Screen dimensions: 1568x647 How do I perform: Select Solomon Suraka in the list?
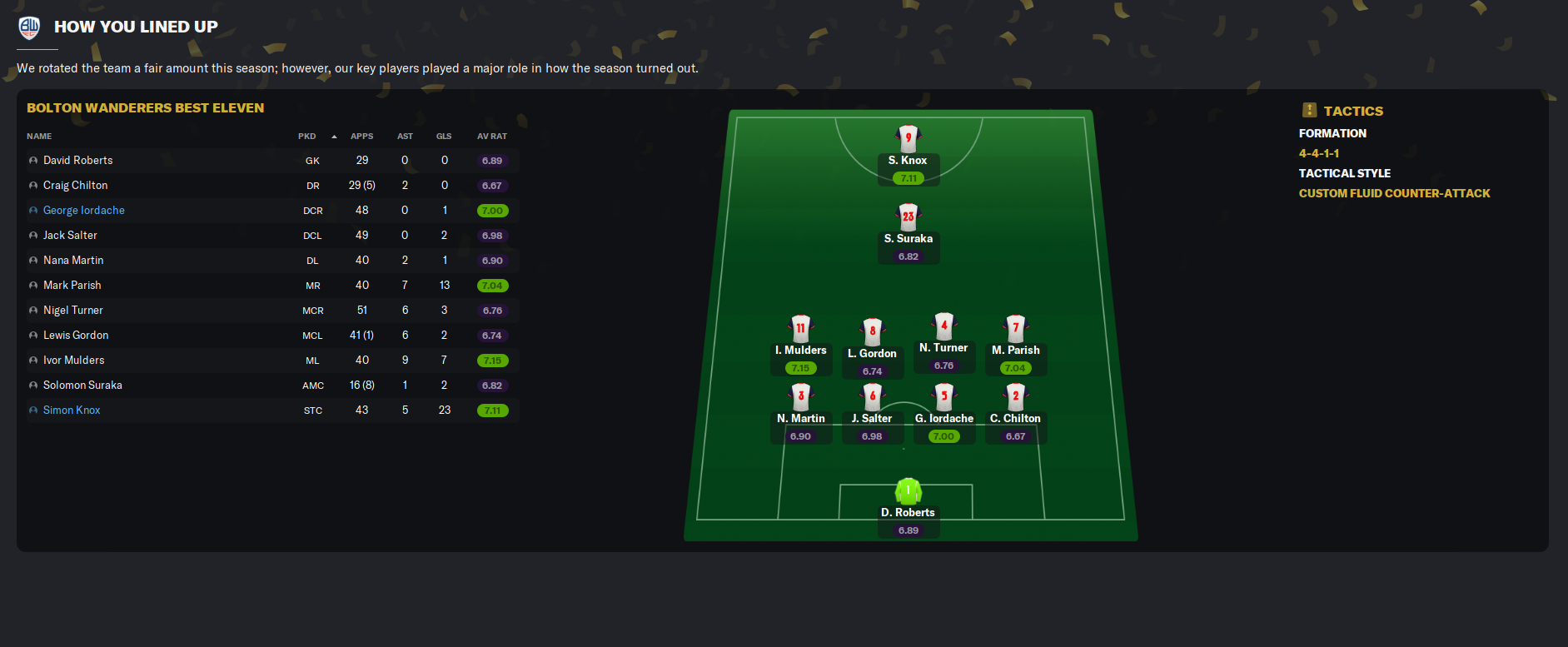tap(82, 386)
